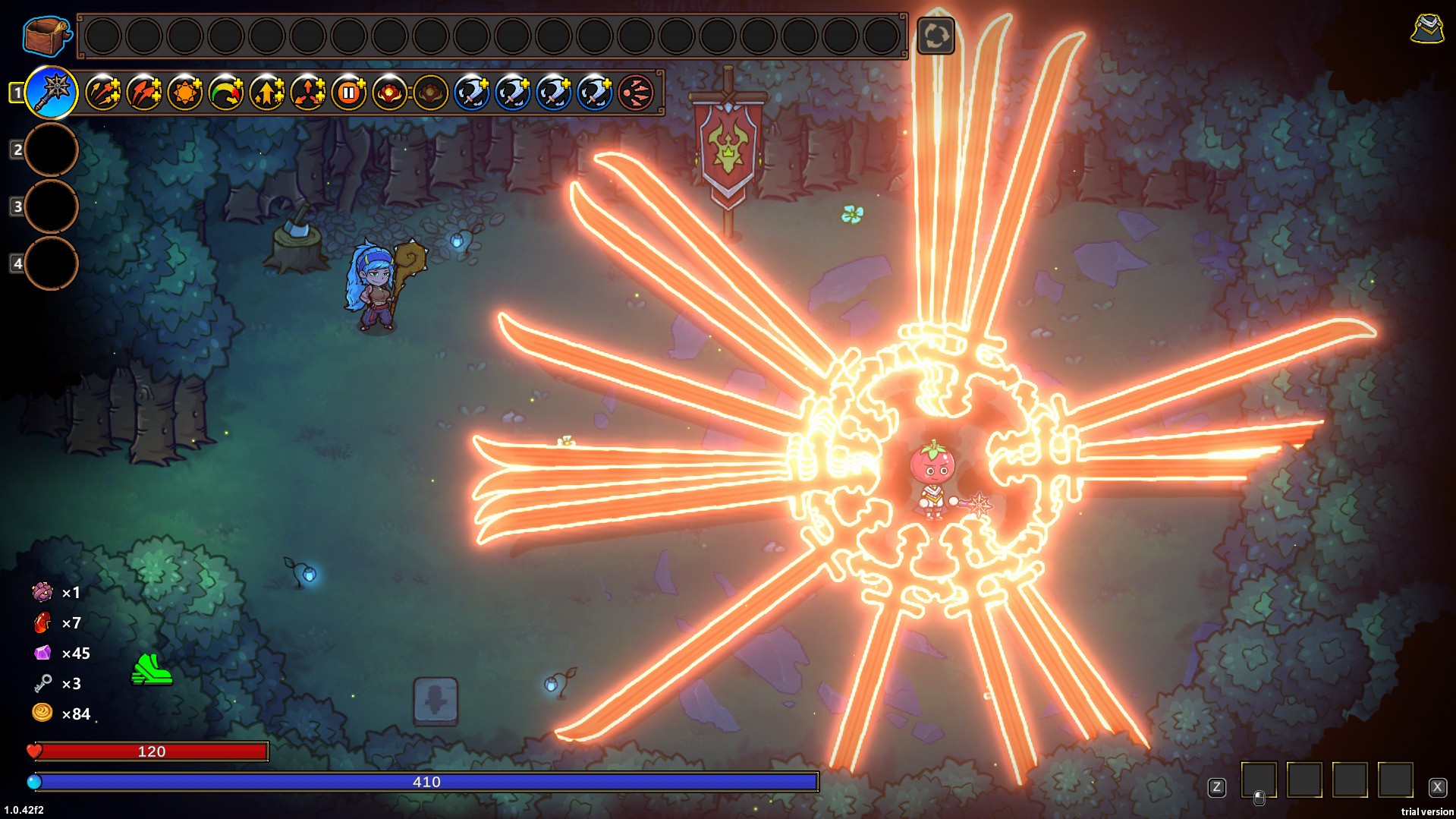Image resolution: width=1456 pixels, height=819 pixels.
Task: Click the circular arrows refresh button
Action: click(x=936, y=36)
